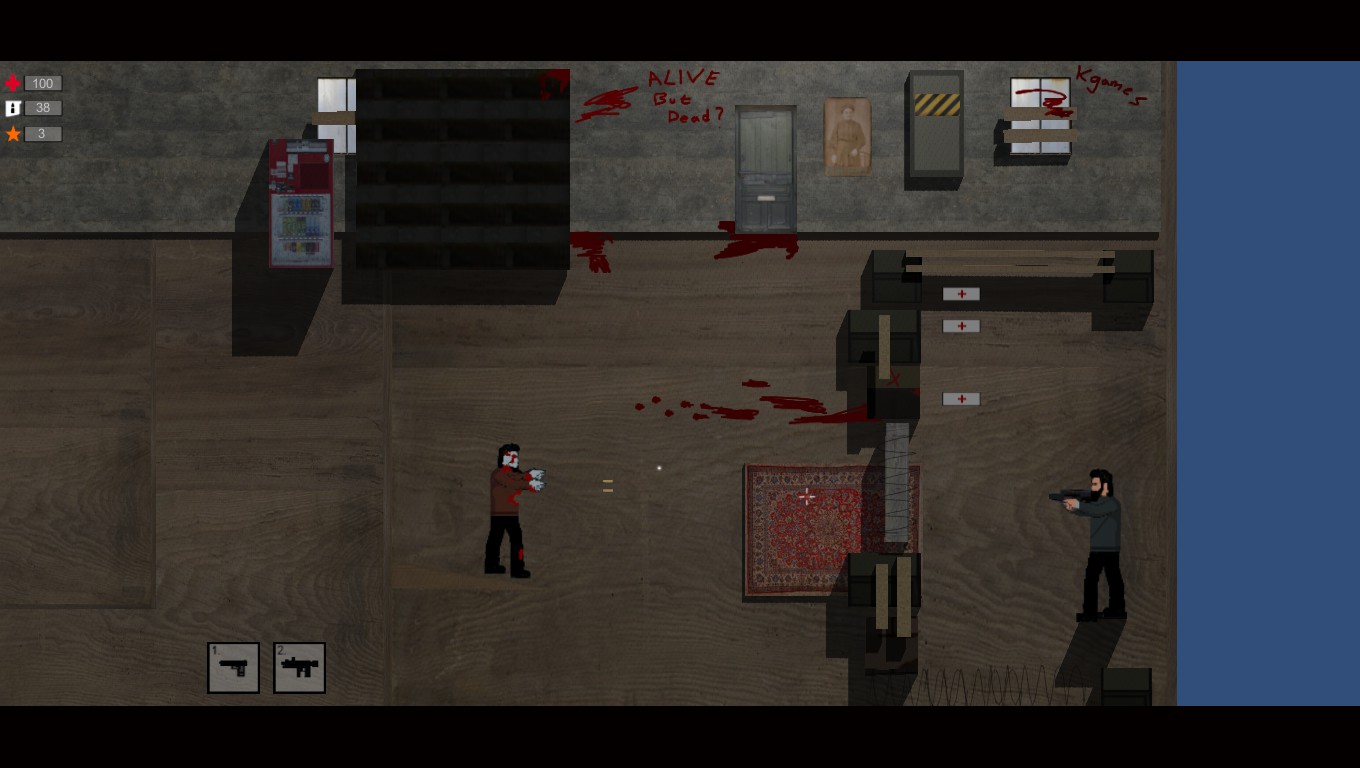
Task: Select the rifle in weapon slot 2
Action: (x=298, y=667)
